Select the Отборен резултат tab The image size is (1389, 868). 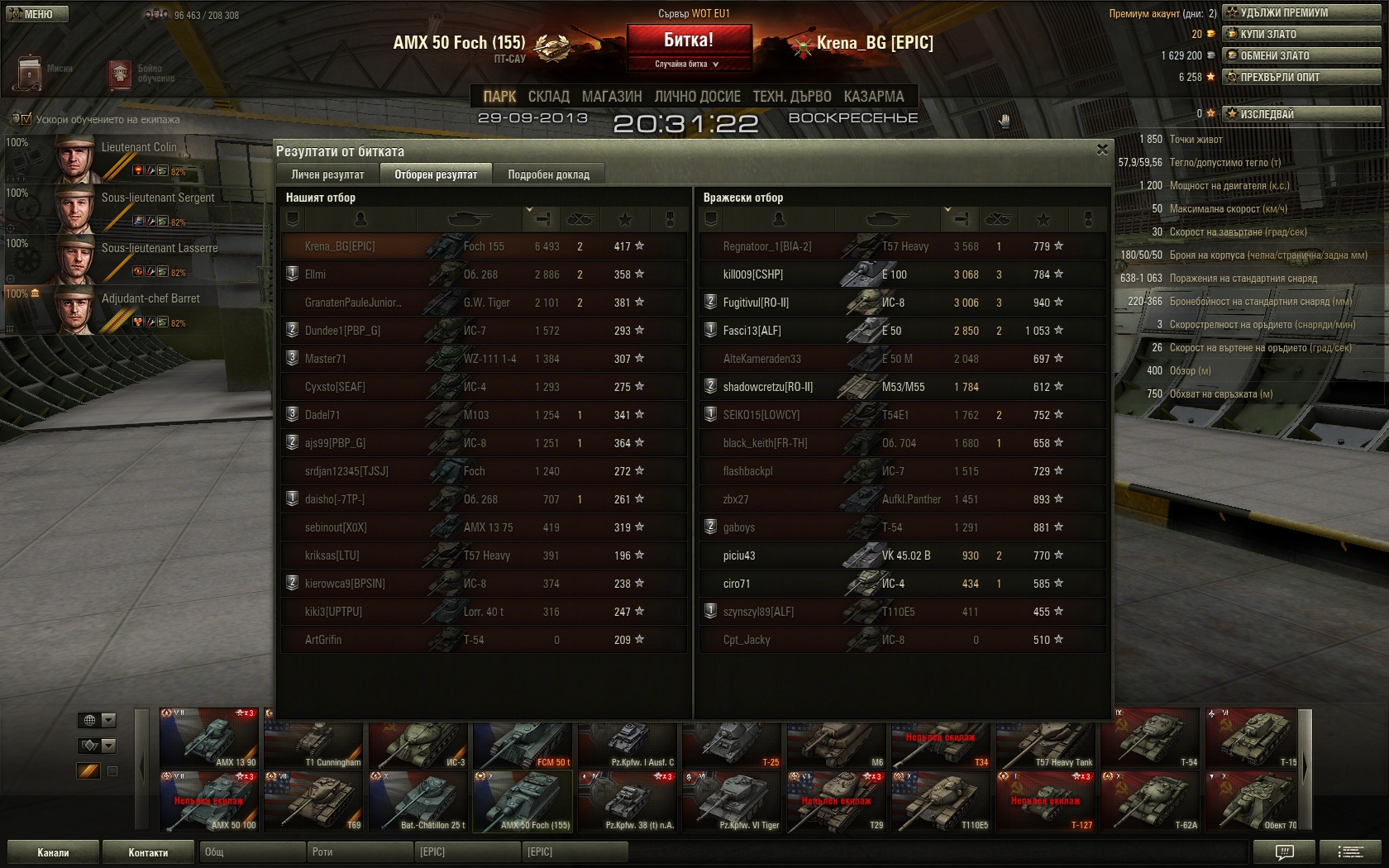[x=436, y=174]
